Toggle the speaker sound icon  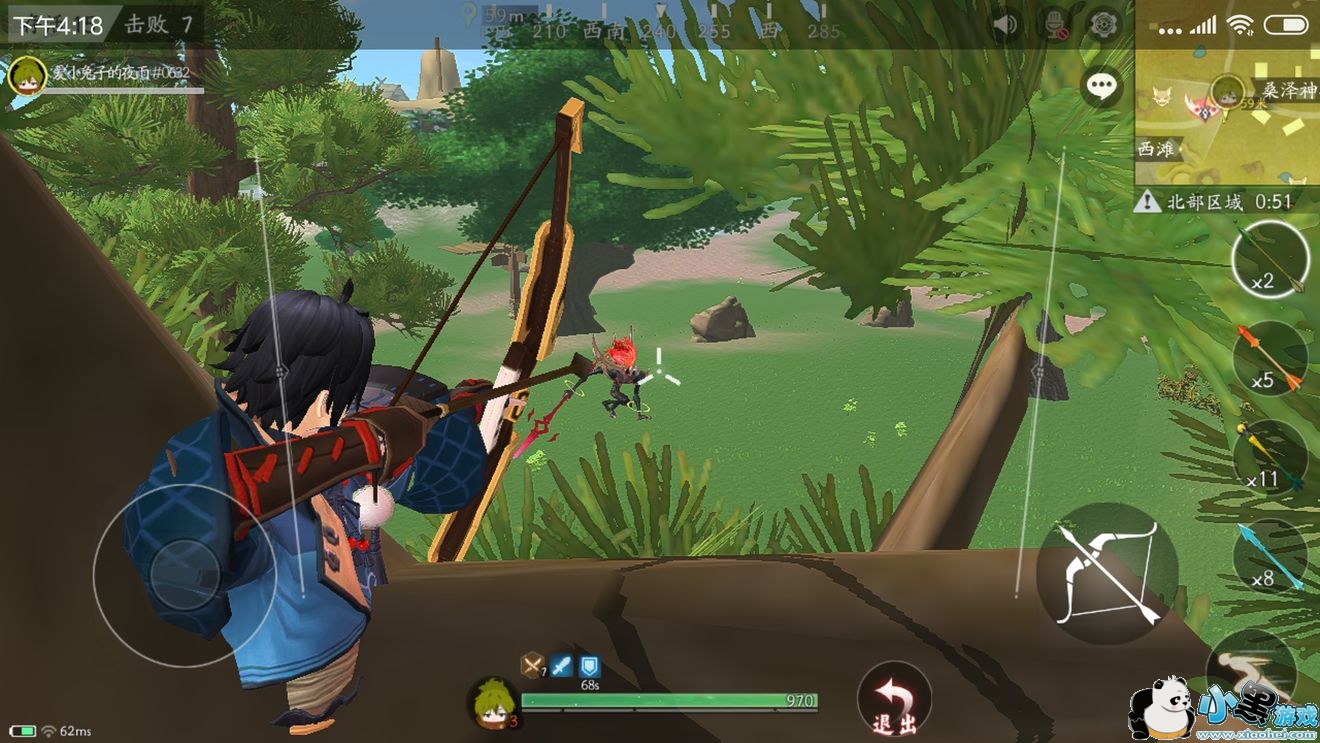pyautogui.click(x=1006, y=23)
